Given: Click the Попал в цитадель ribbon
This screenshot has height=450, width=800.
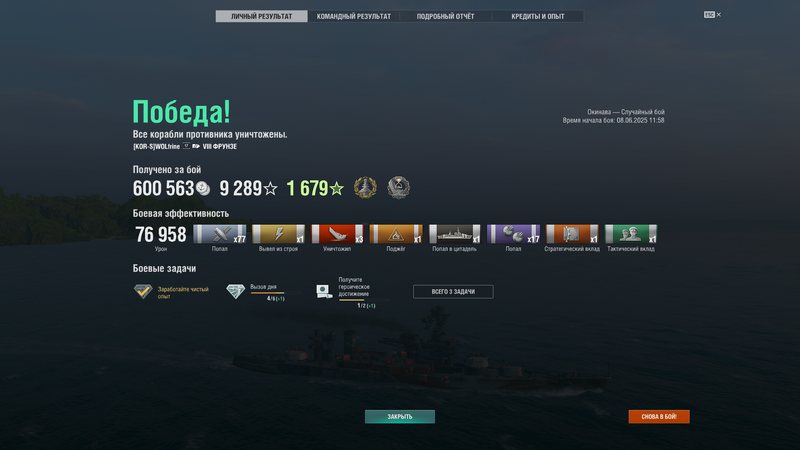Looking at the screenshot, I should [455, 234].
